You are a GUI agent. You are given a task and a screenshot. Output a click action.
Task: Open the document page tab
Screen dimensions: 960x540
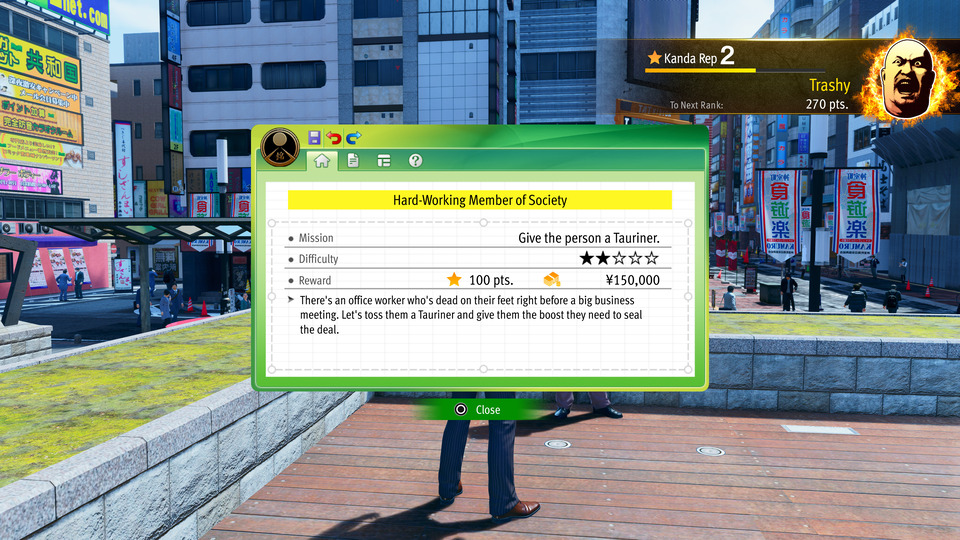[353, 160]
